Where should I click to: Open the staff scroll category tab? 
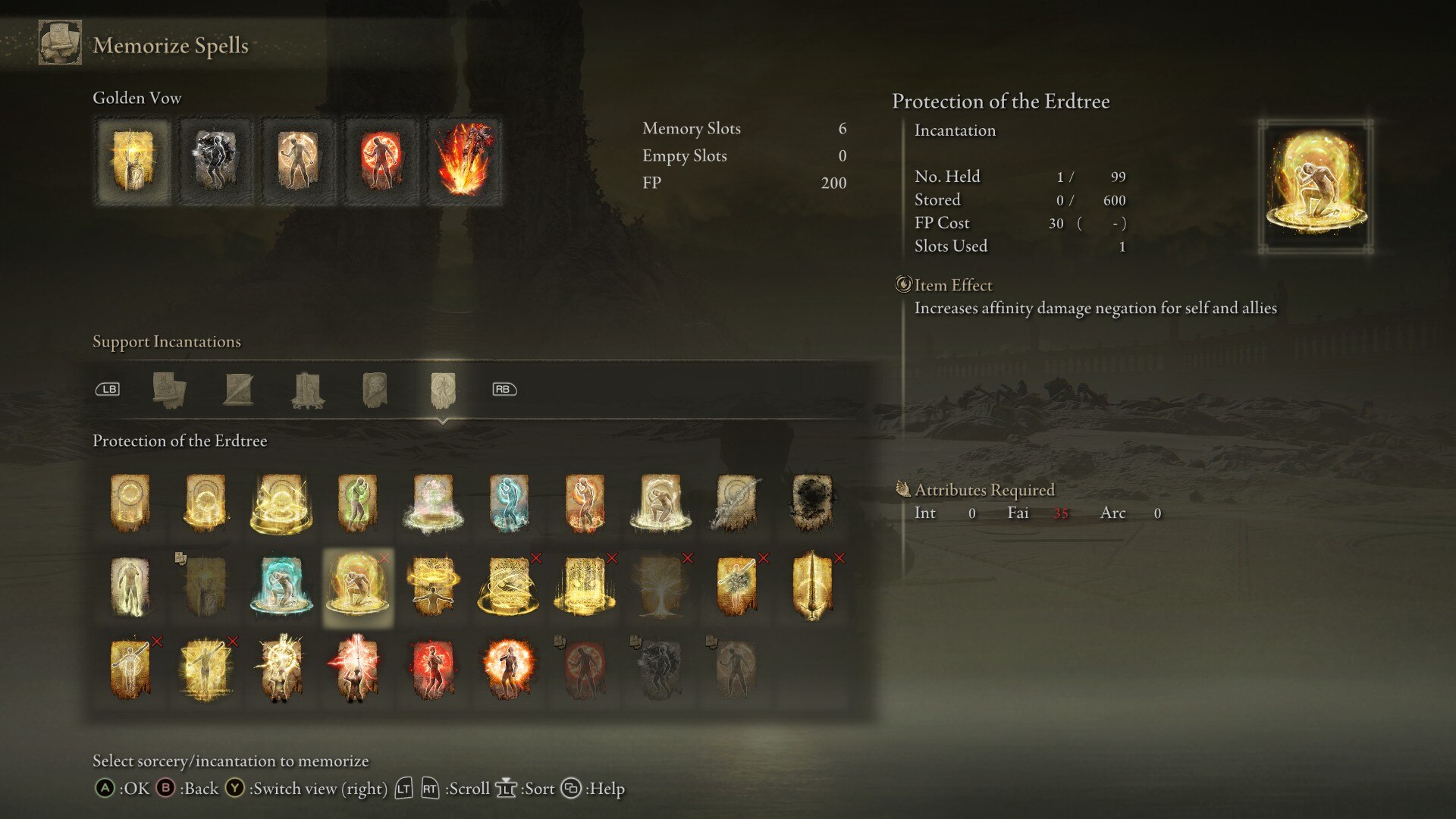pyautogui.click(x=239, y=390)
